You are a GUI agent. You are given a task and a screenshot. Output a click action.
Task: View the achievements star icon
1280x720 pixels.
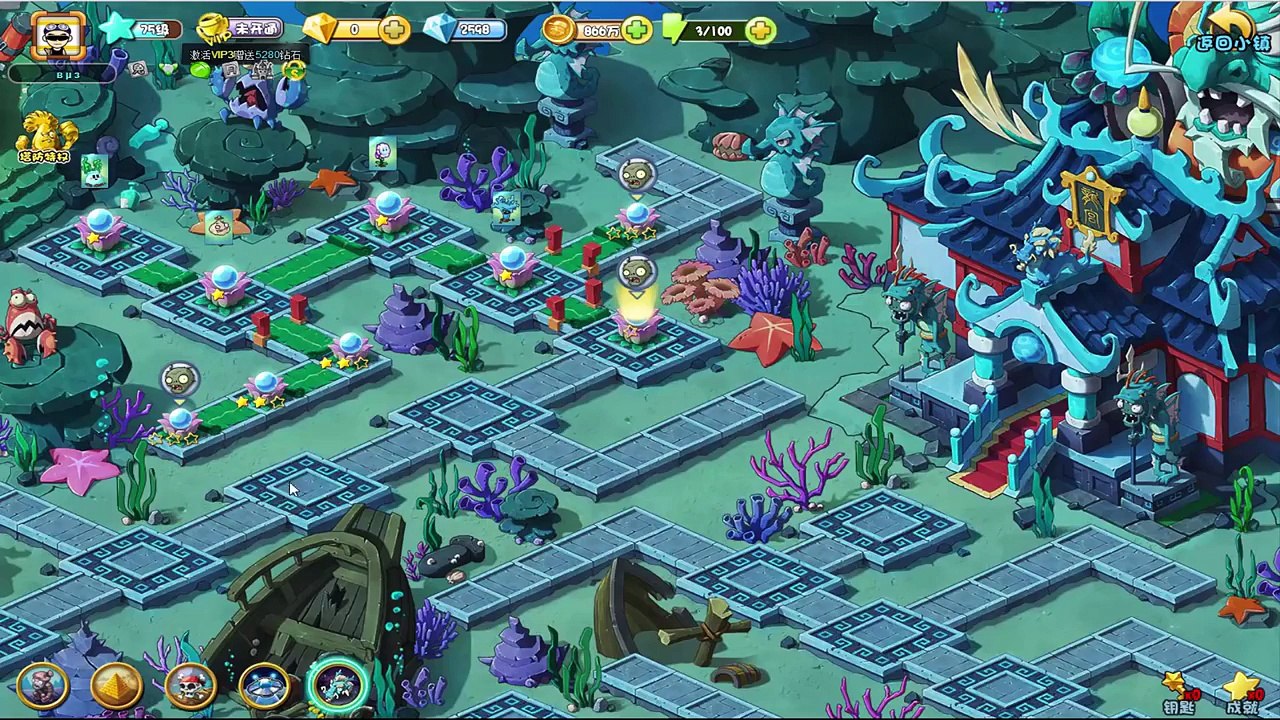tap(1241, 692)
